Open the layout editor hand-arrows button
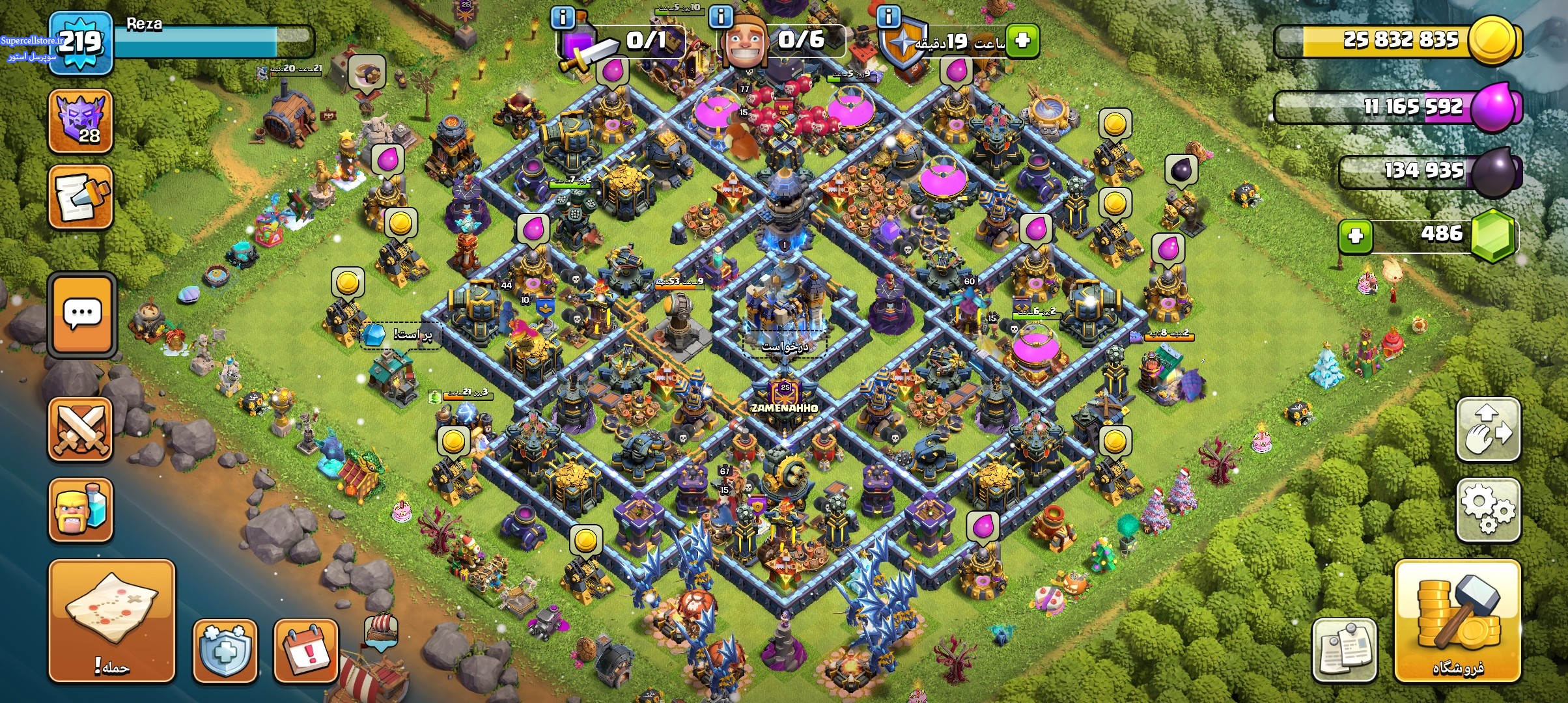 click(1488, 430)
